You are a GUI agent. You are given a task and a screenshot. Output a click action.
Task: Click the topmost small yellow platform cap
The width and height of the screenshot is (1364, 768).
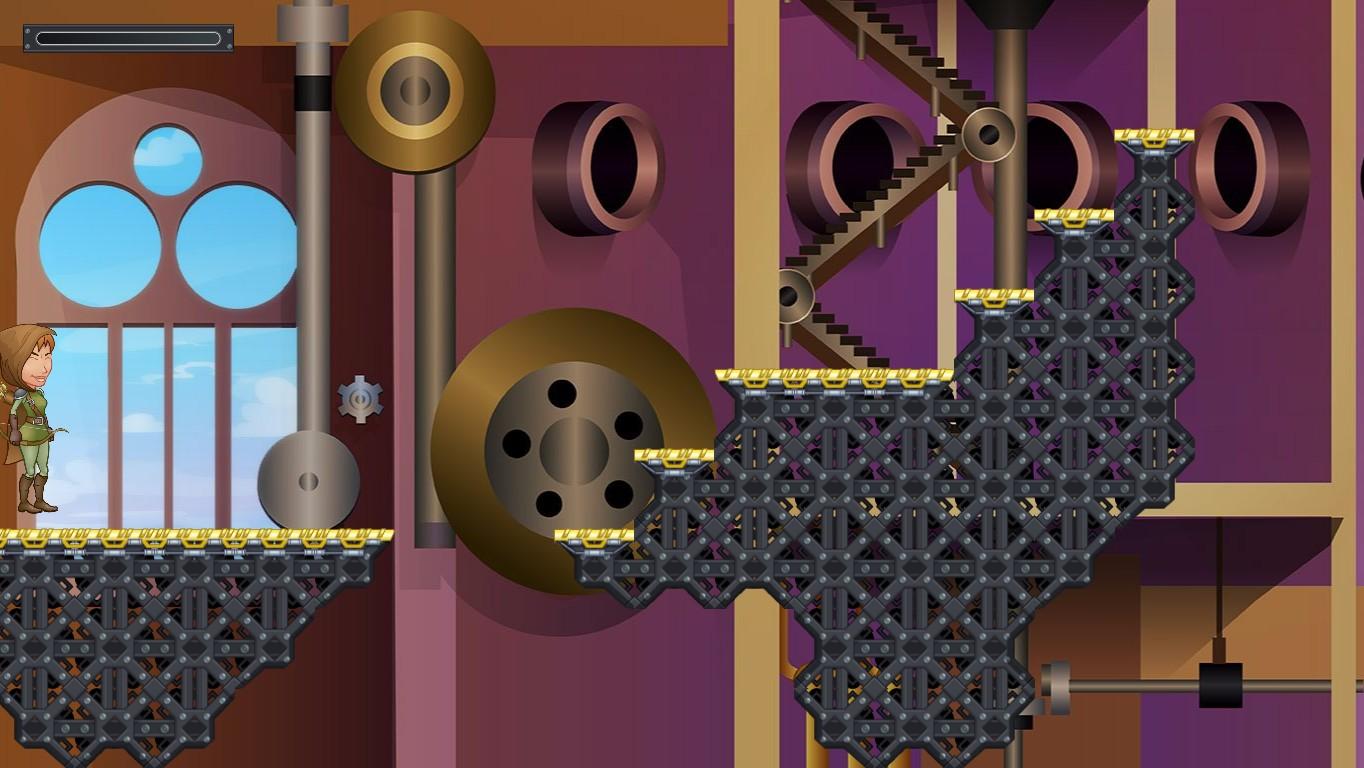tap(1155, 136)
